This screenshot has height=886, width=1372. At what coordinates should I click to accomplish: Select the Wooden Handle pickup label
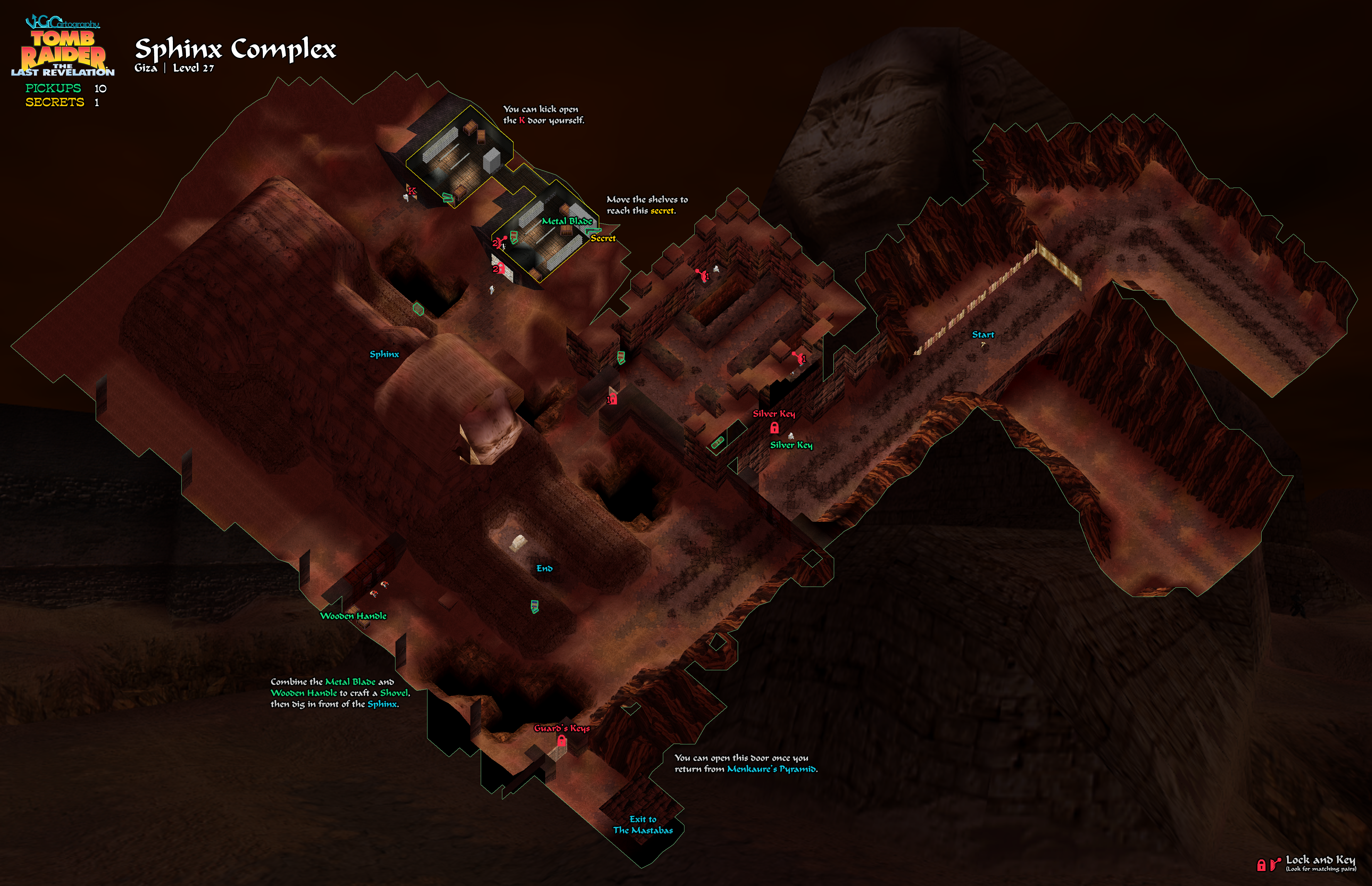[x=353, y=615]
